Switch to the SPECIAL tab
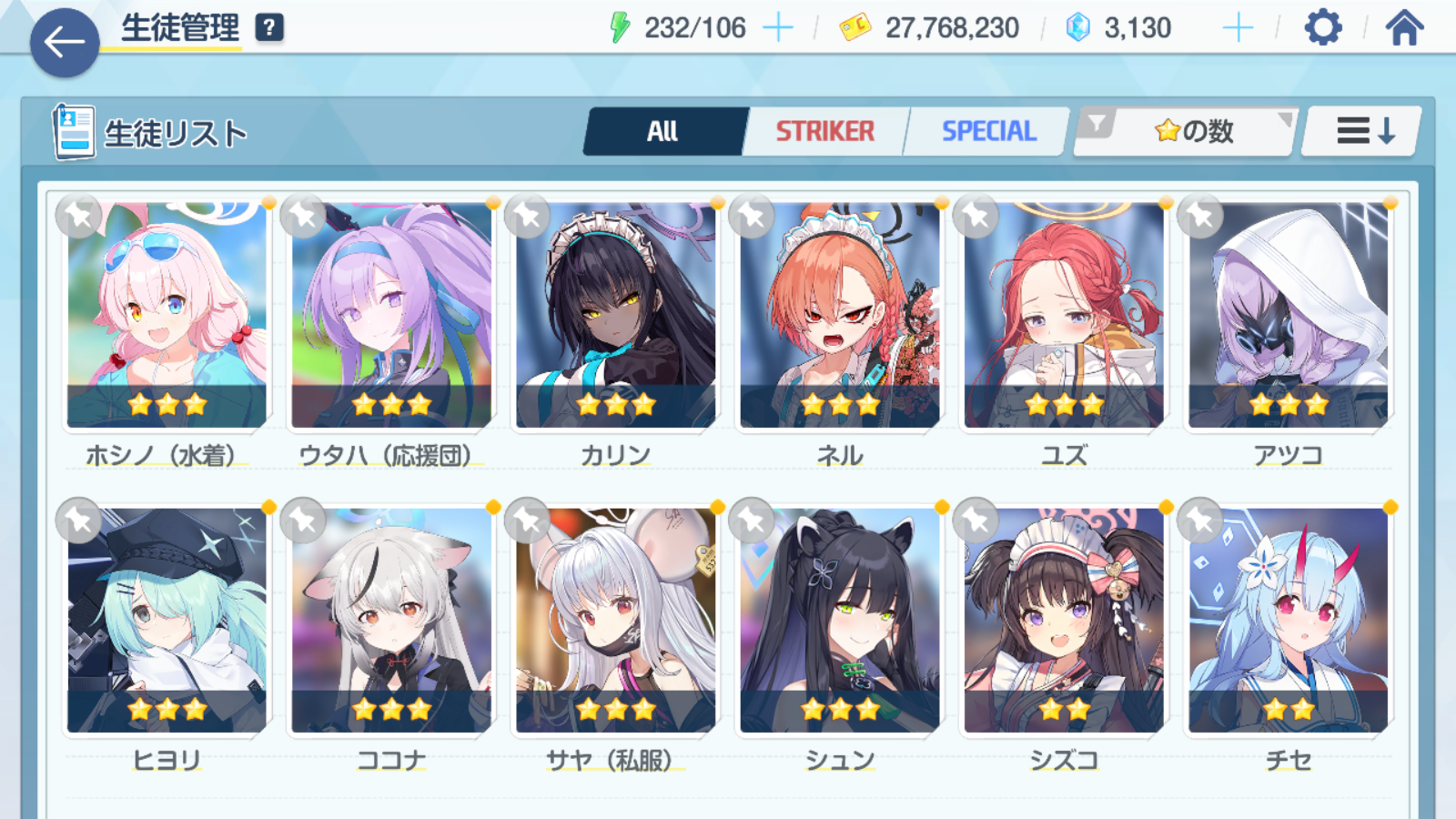 [x=988, y=132]
